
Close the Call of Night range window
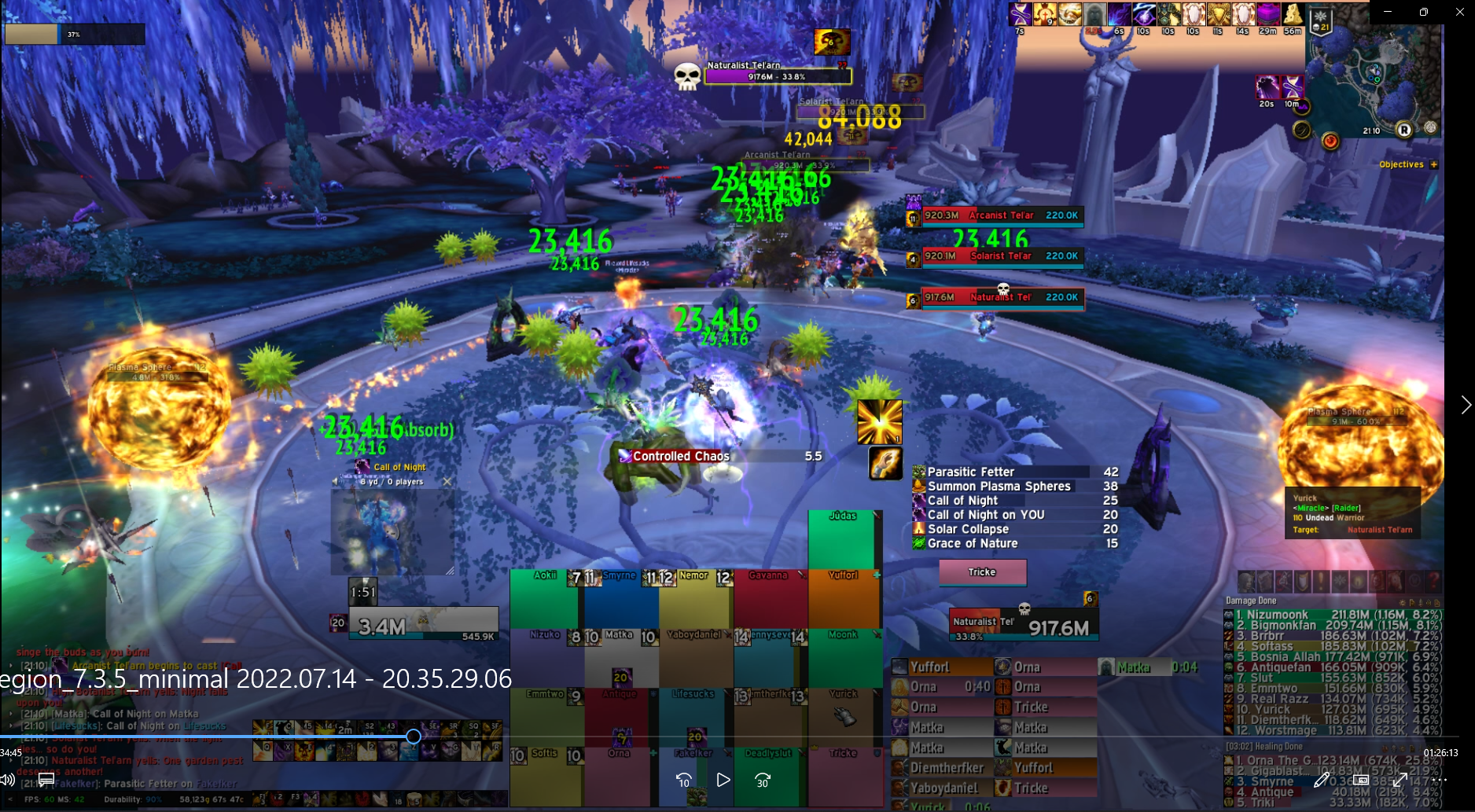(447, 481)
